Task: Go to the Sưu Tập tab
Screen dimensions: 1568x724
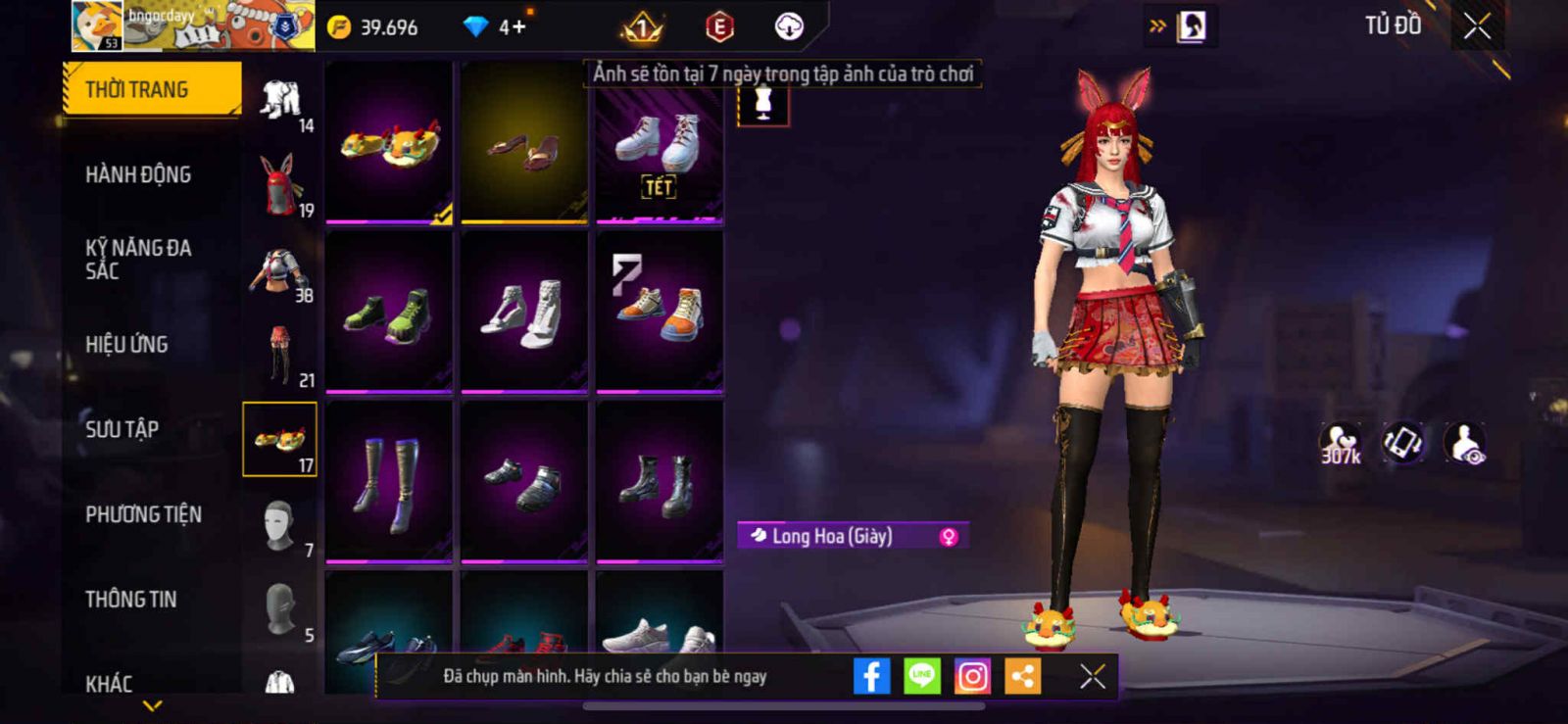Action: tap(122, 429)
